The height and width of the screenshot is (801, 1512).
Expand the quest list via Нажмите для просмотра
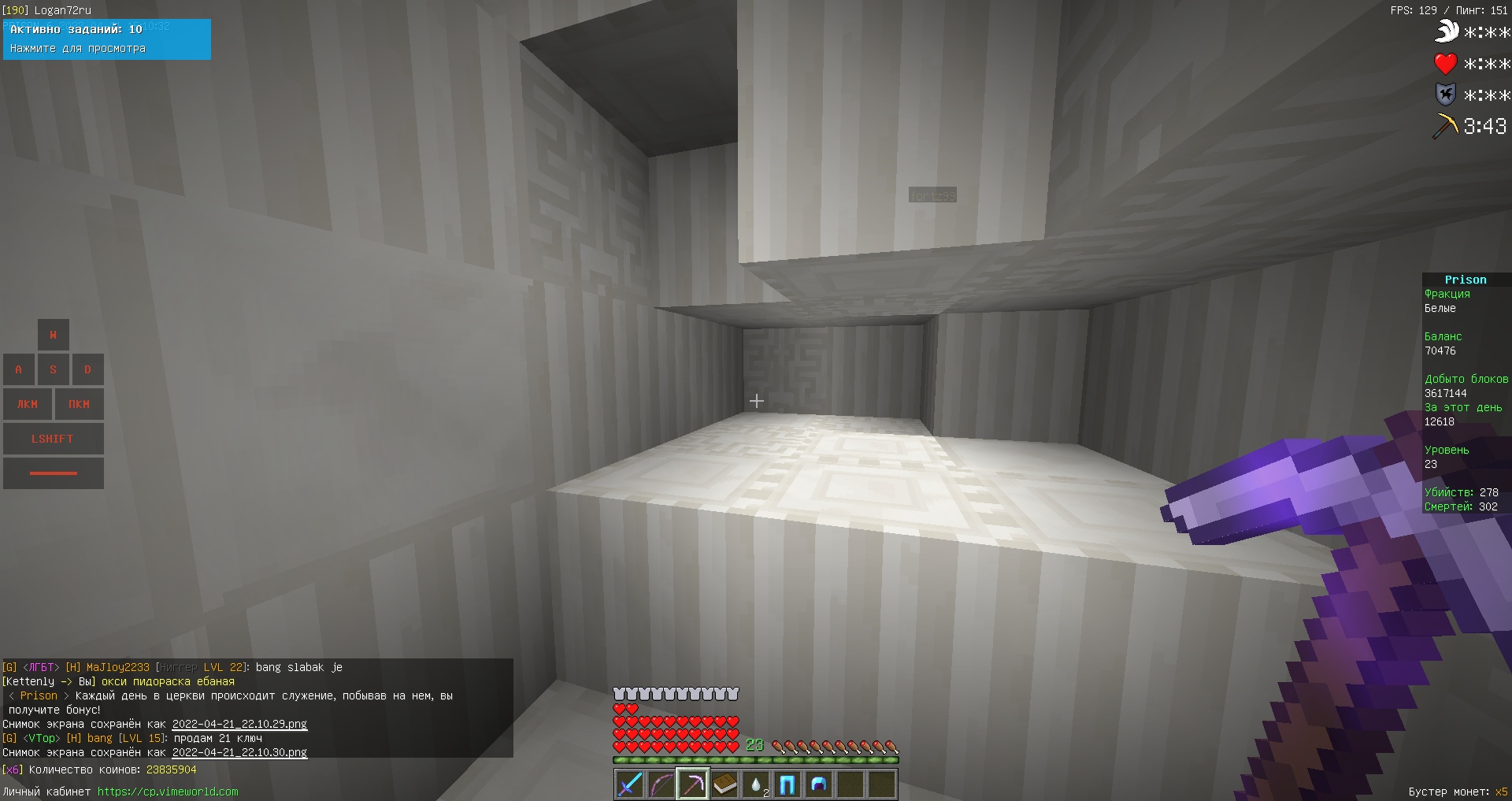(x=78, y=48)
